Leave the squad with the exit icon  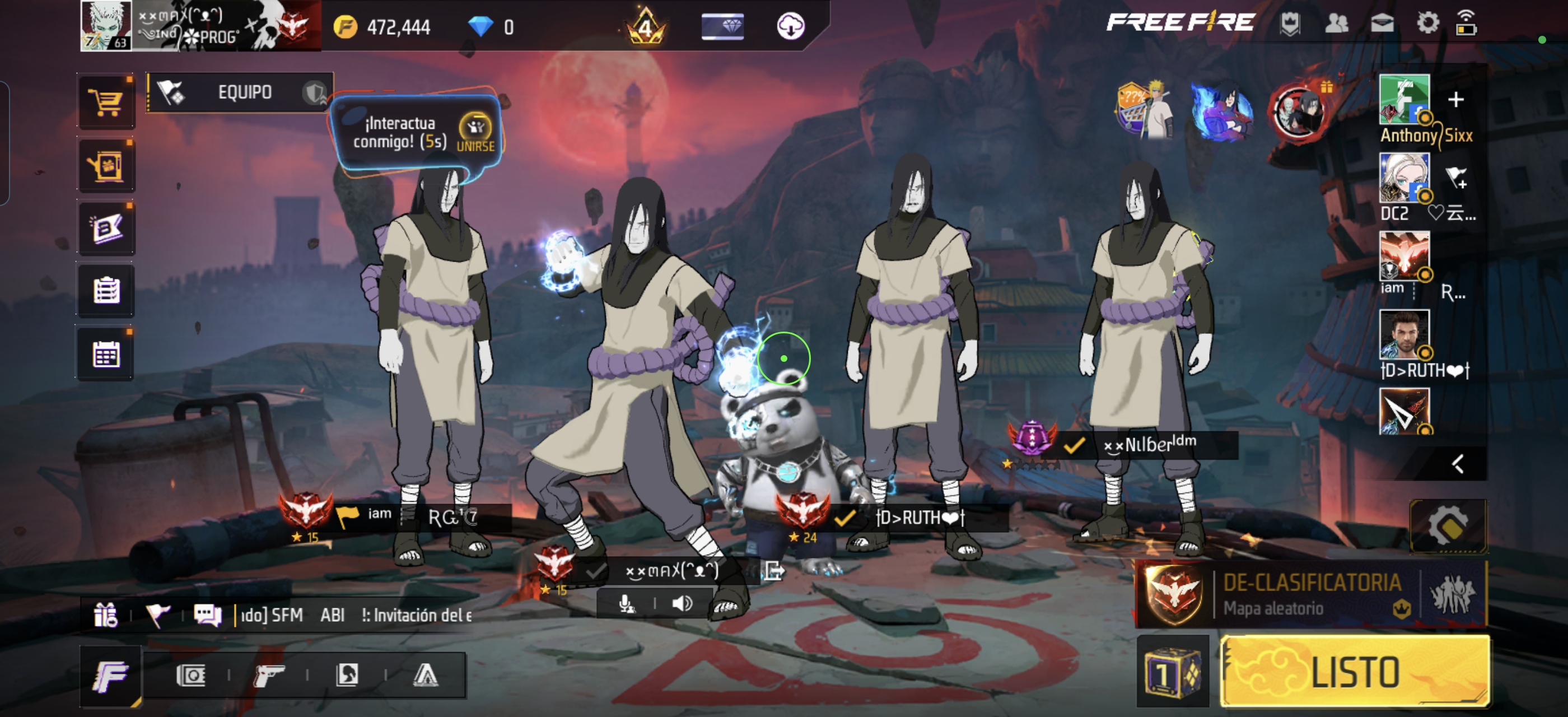774,571
